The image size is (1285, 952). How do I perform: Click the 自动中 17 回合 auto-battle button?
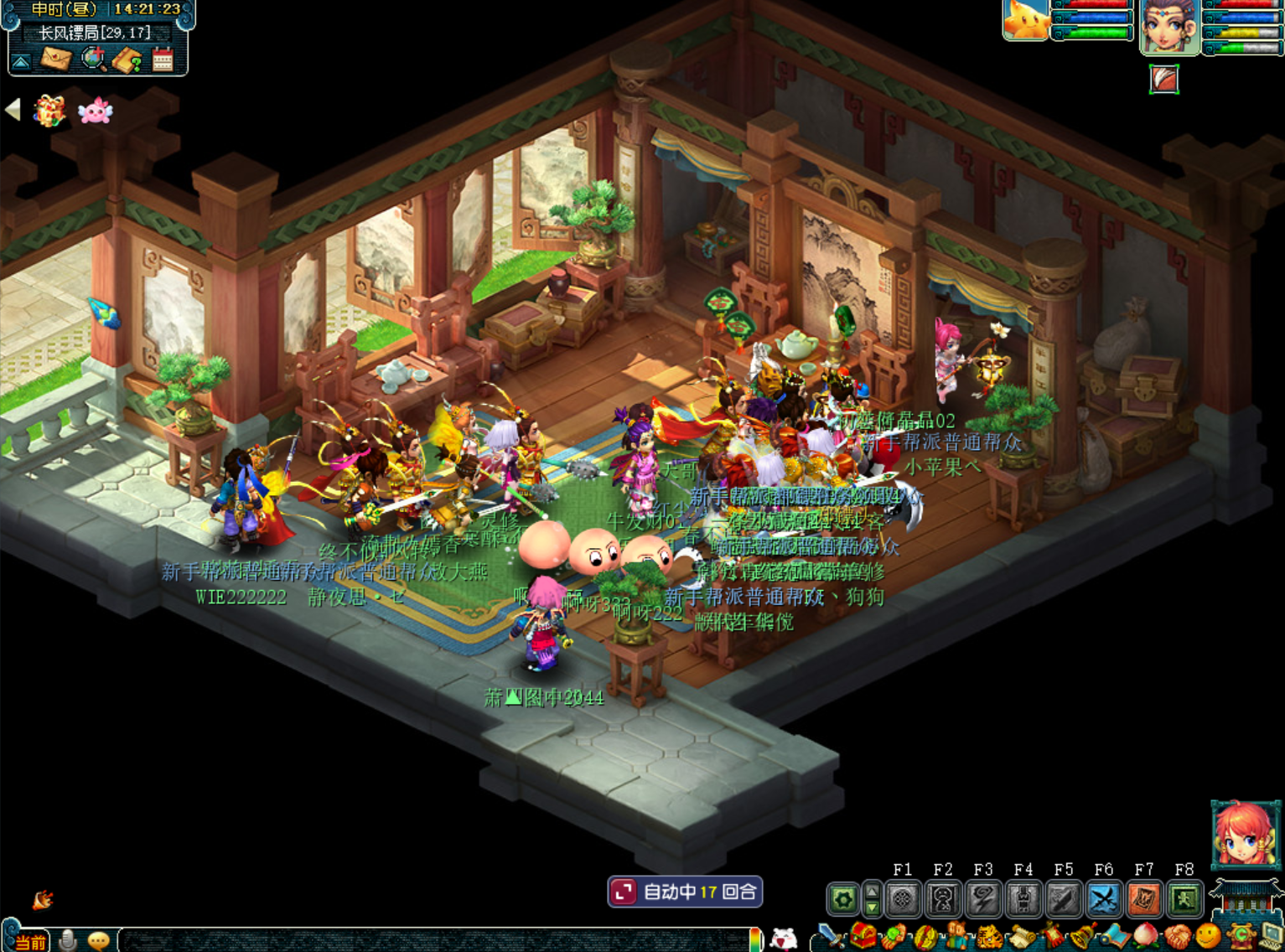(685, 892)
